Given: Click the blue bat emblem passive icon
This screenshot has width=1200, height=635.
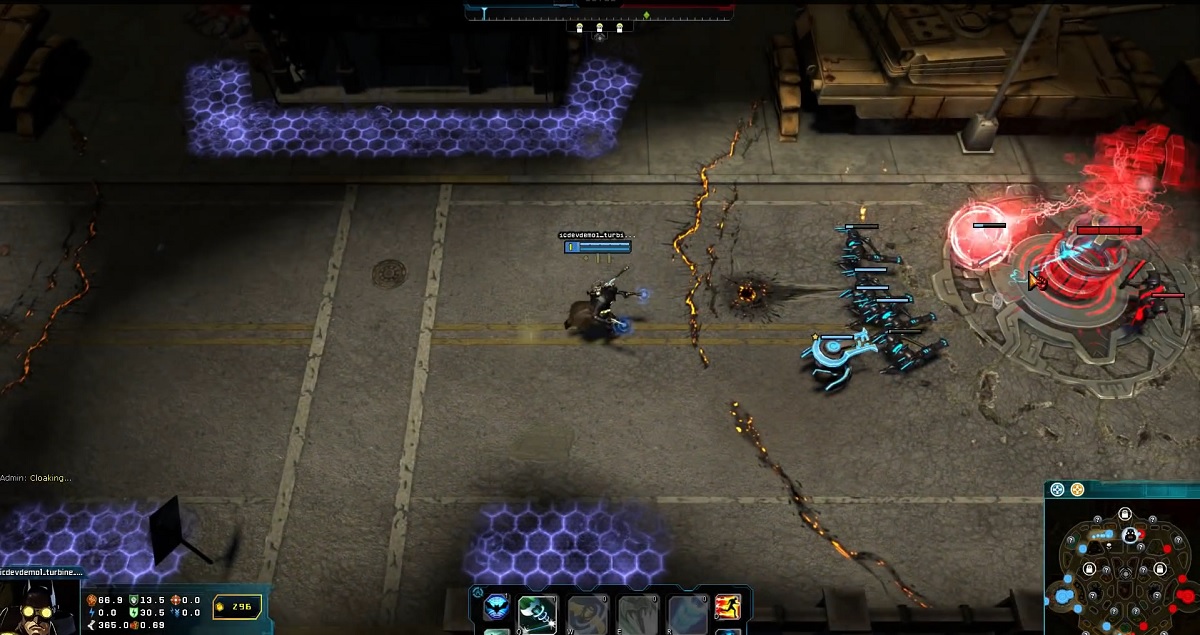Looking at the screenshot, I should click(x=496, y=608).
